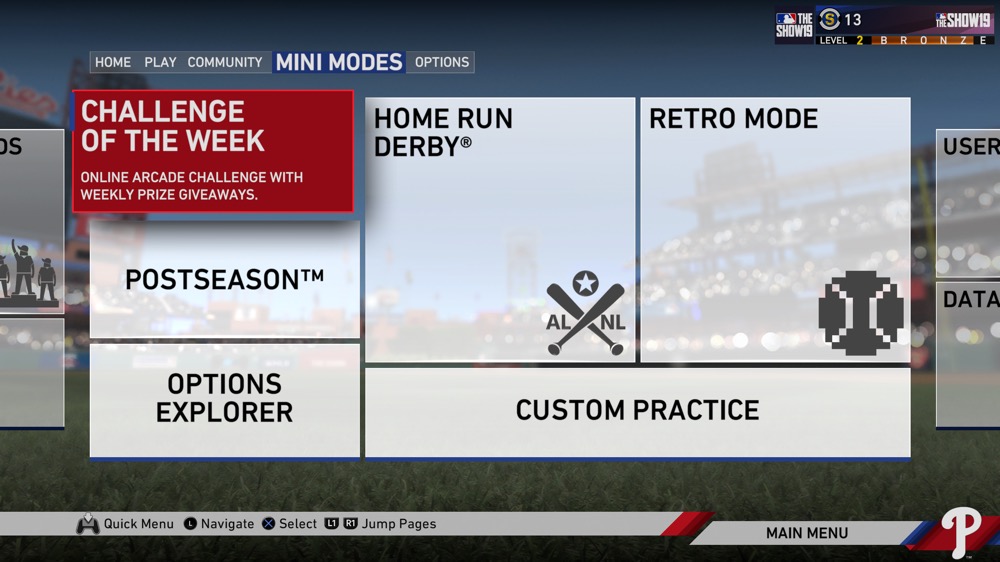Select the Mini Modes tab
This screenshot has height=562, width=1000.
(x=339, y=62)
